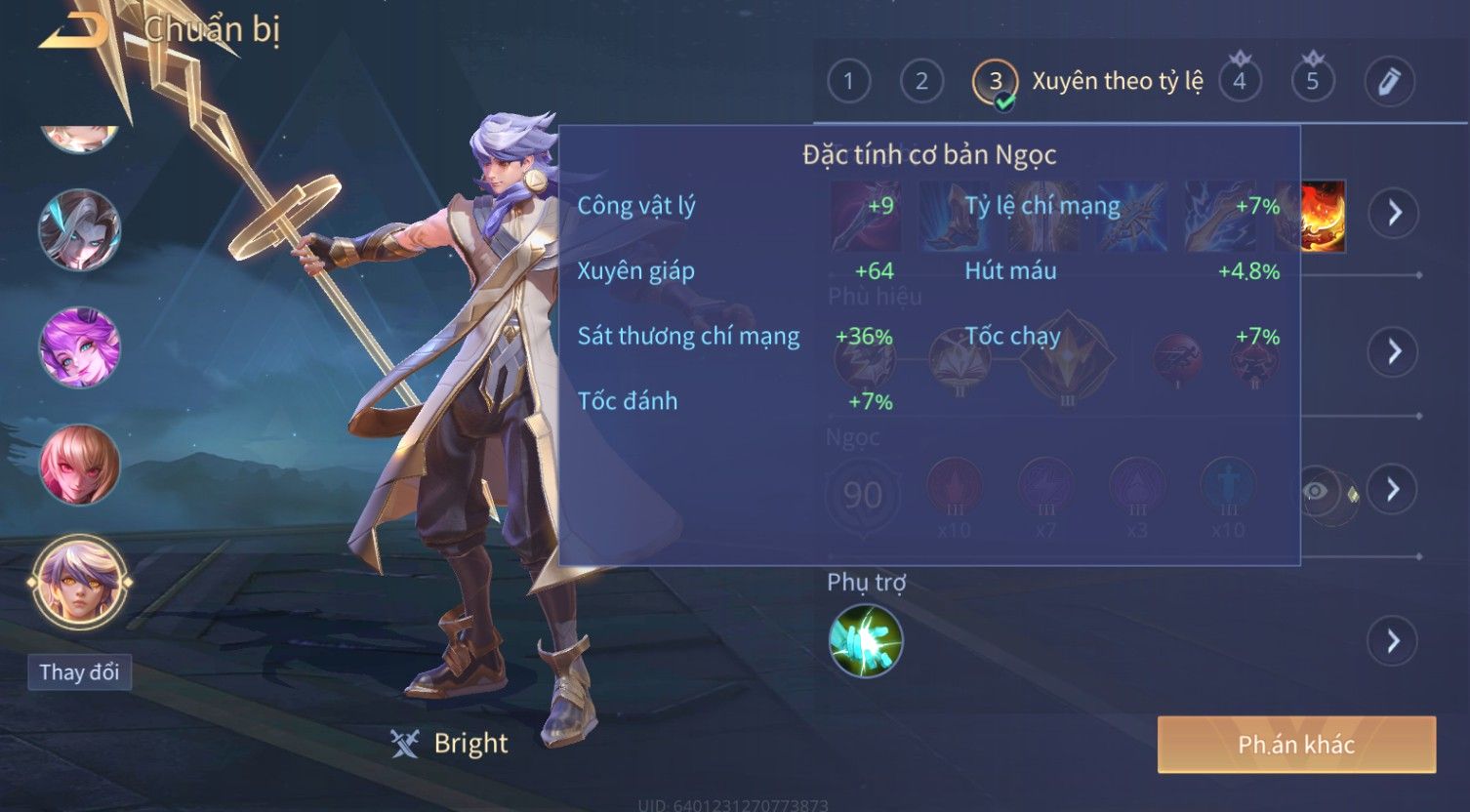Select the highlighted Bright hero portrait

tap(79, 583)
